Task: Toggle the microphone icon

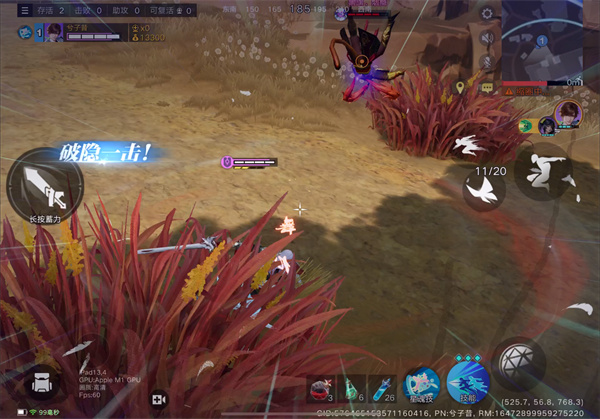Action: [x=488, y=63]
